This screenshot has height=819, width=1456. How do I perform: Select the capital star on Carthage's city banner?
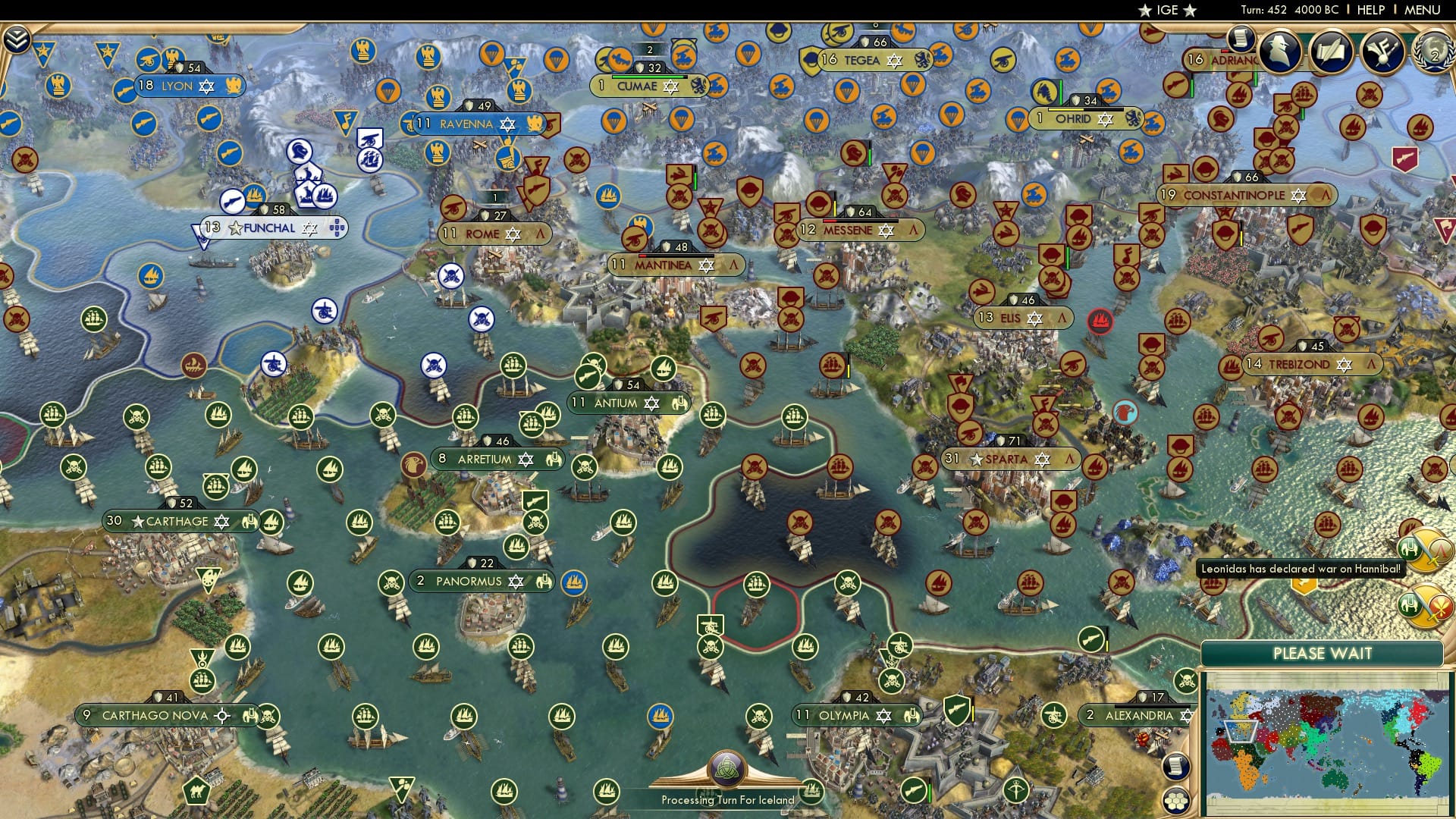[137, 521]
